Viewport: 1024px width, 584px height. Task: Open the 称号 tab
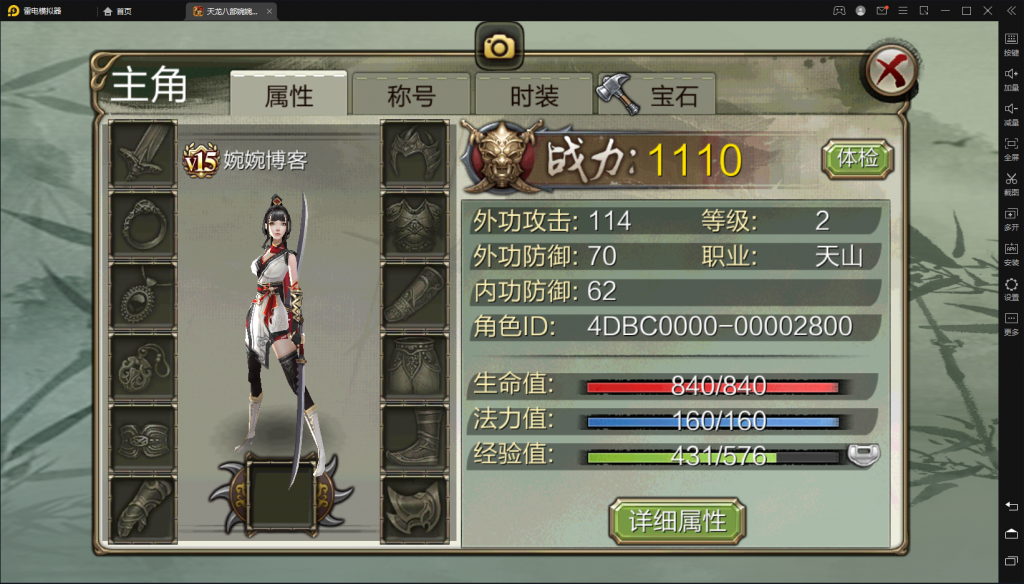point(411,96)
